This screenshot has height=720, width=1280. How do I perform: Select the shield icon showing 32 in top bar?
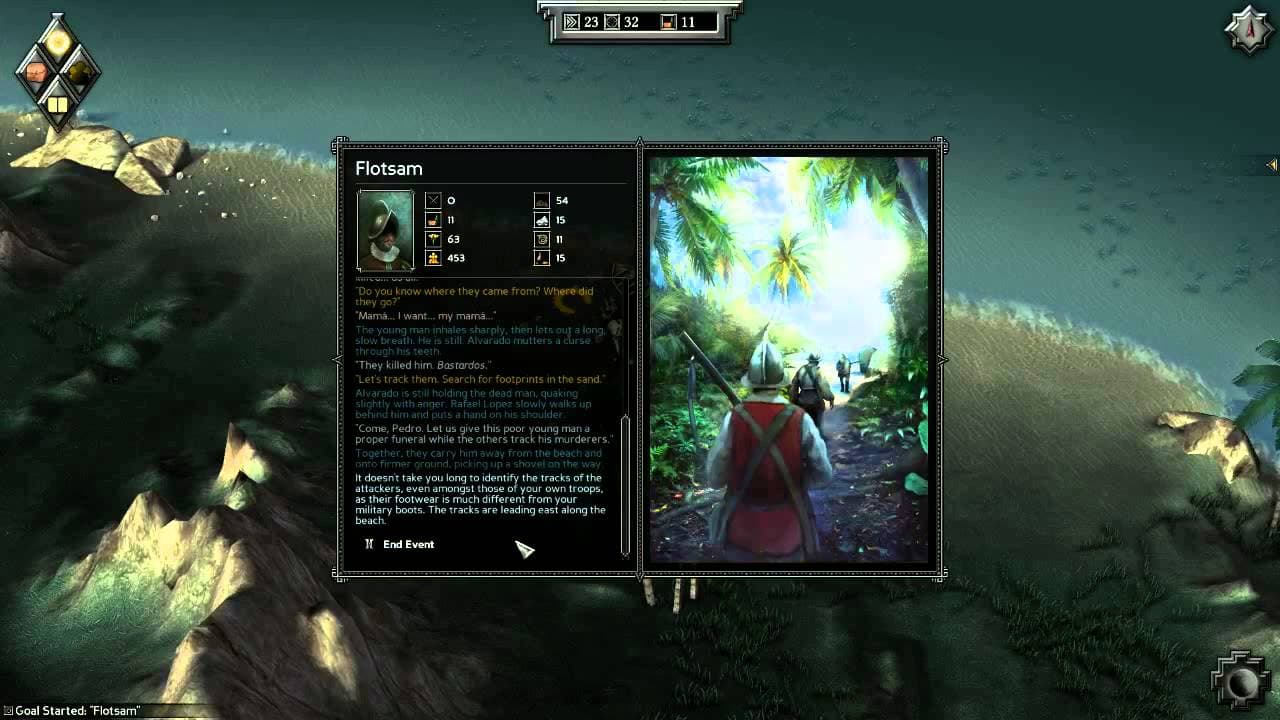611,21
